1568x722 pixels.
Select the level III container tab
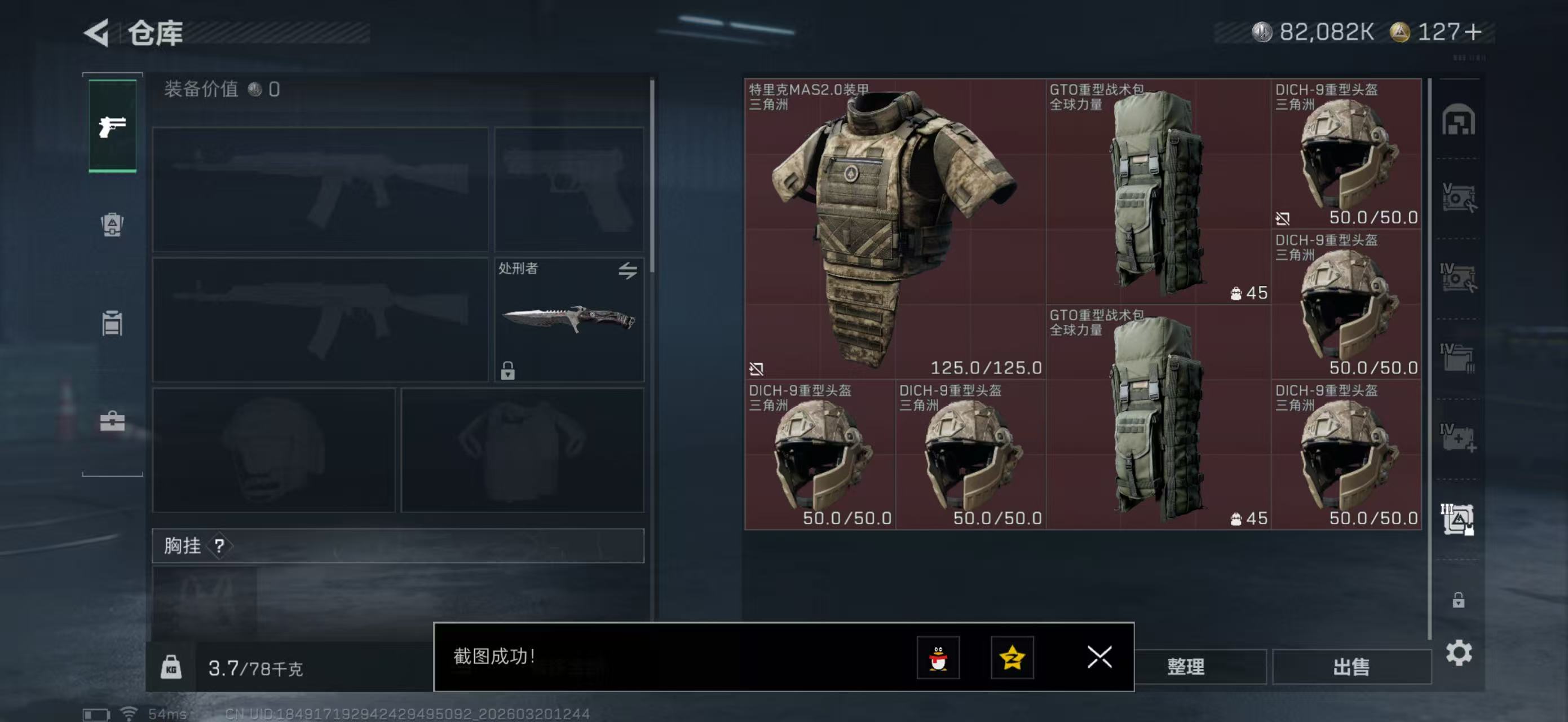[x=1457, y=520]
